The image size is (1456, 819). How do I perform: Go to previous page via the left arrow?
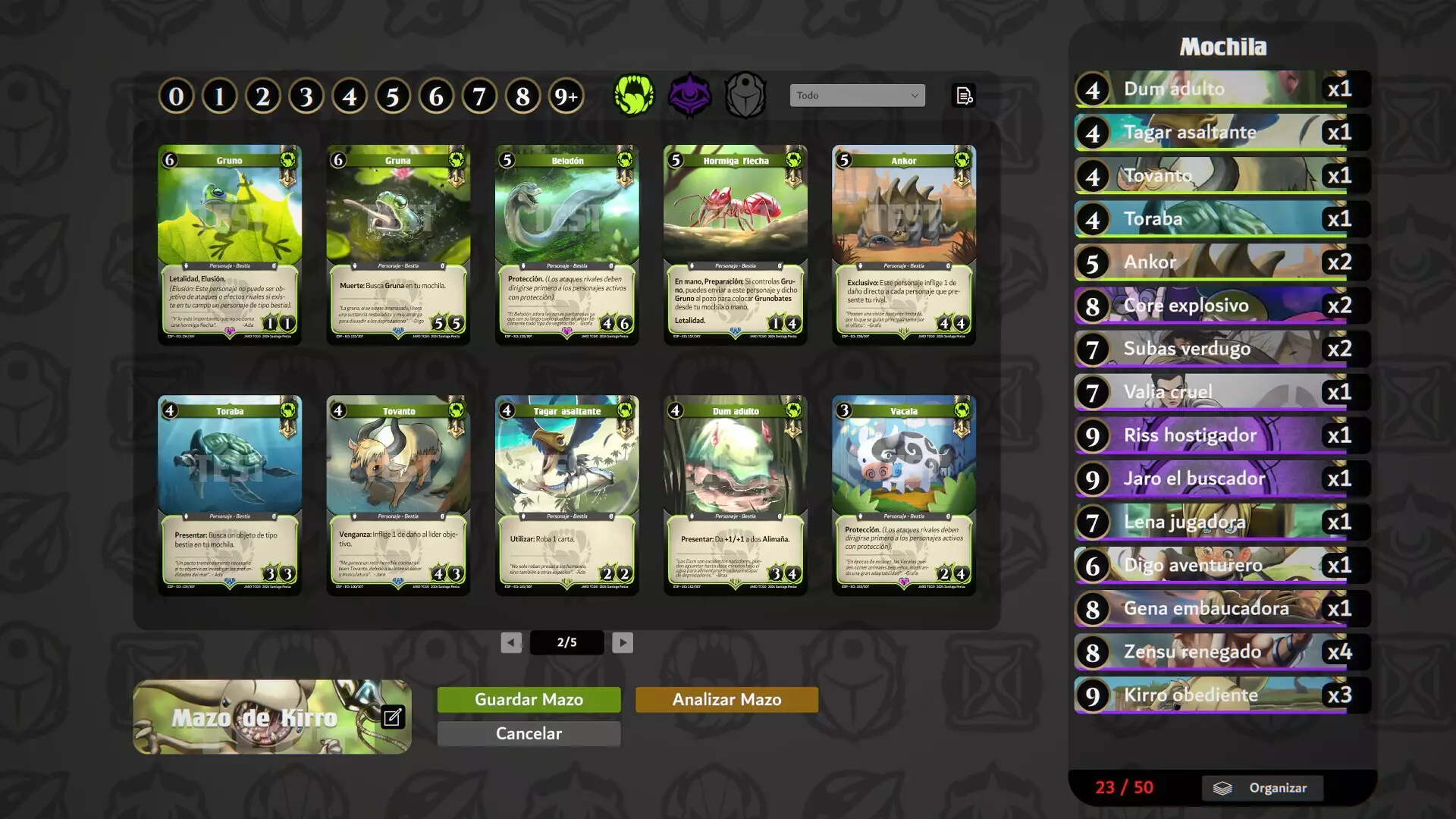pyautogui.click(x=513, y=642)
